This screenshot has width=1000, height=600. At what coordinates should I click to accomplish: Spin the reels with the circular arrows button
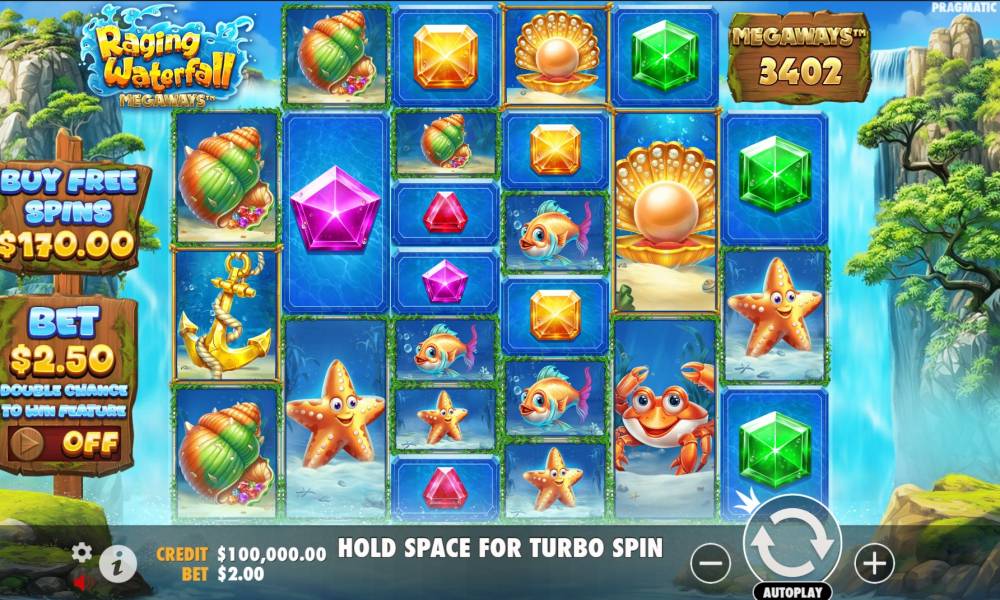pyautogui.click(x=792, y=542)
